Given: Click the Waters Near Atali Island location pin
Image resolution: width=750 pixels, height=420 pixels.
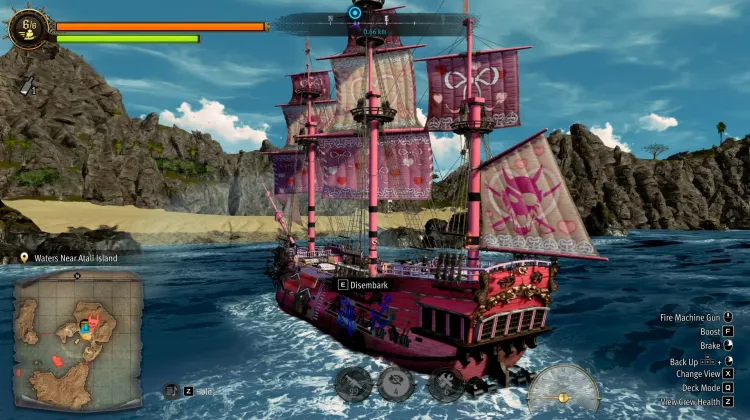Looking at the screenshot, I should [x=23, y=258].
